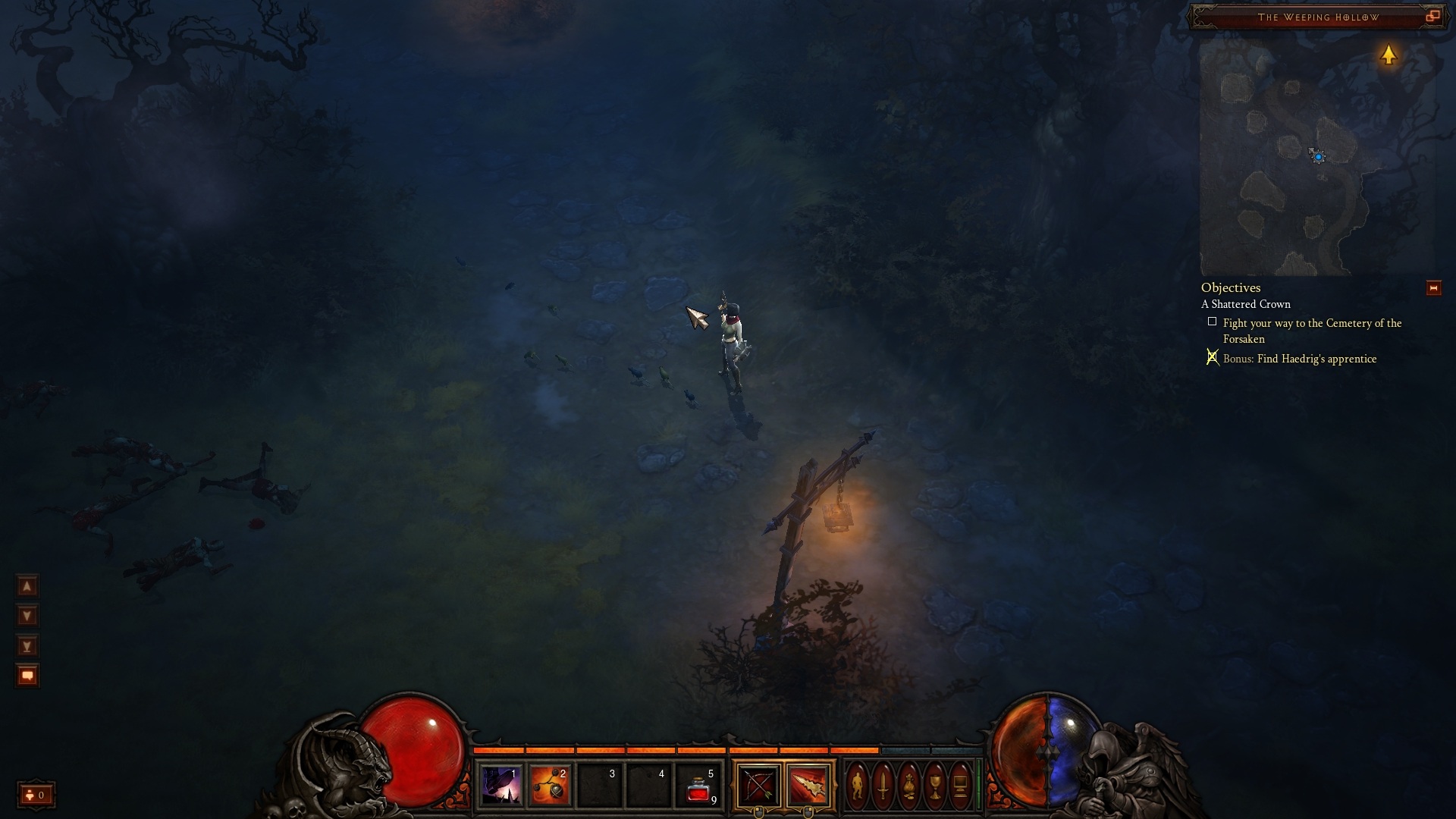Screen dimensions: 1456x819
Task: Jump chat to bottom with underlined arrow
Action: (27, 646)
